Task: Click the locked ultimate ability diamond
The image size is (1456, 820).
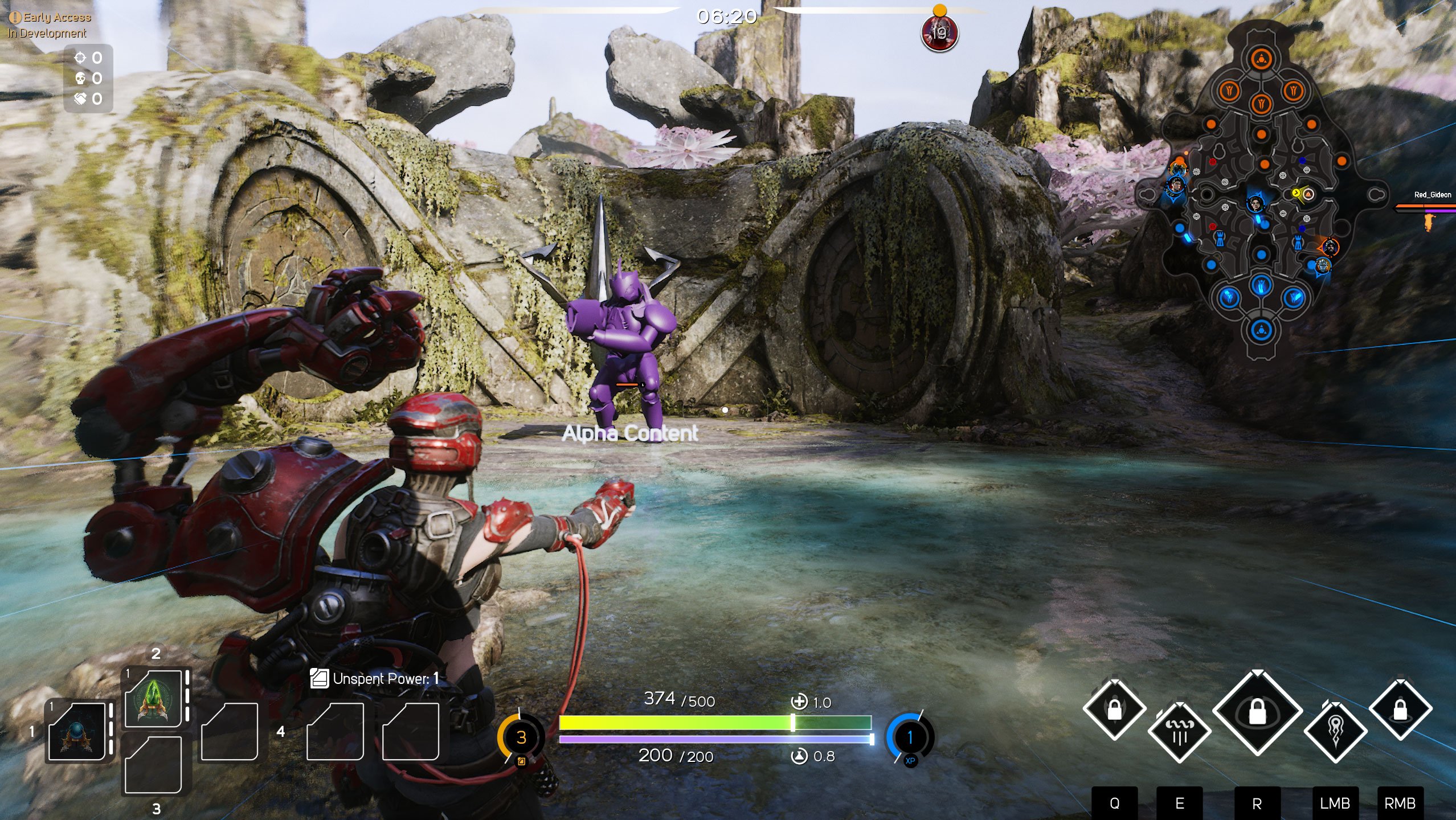Action: point(1257,711)
